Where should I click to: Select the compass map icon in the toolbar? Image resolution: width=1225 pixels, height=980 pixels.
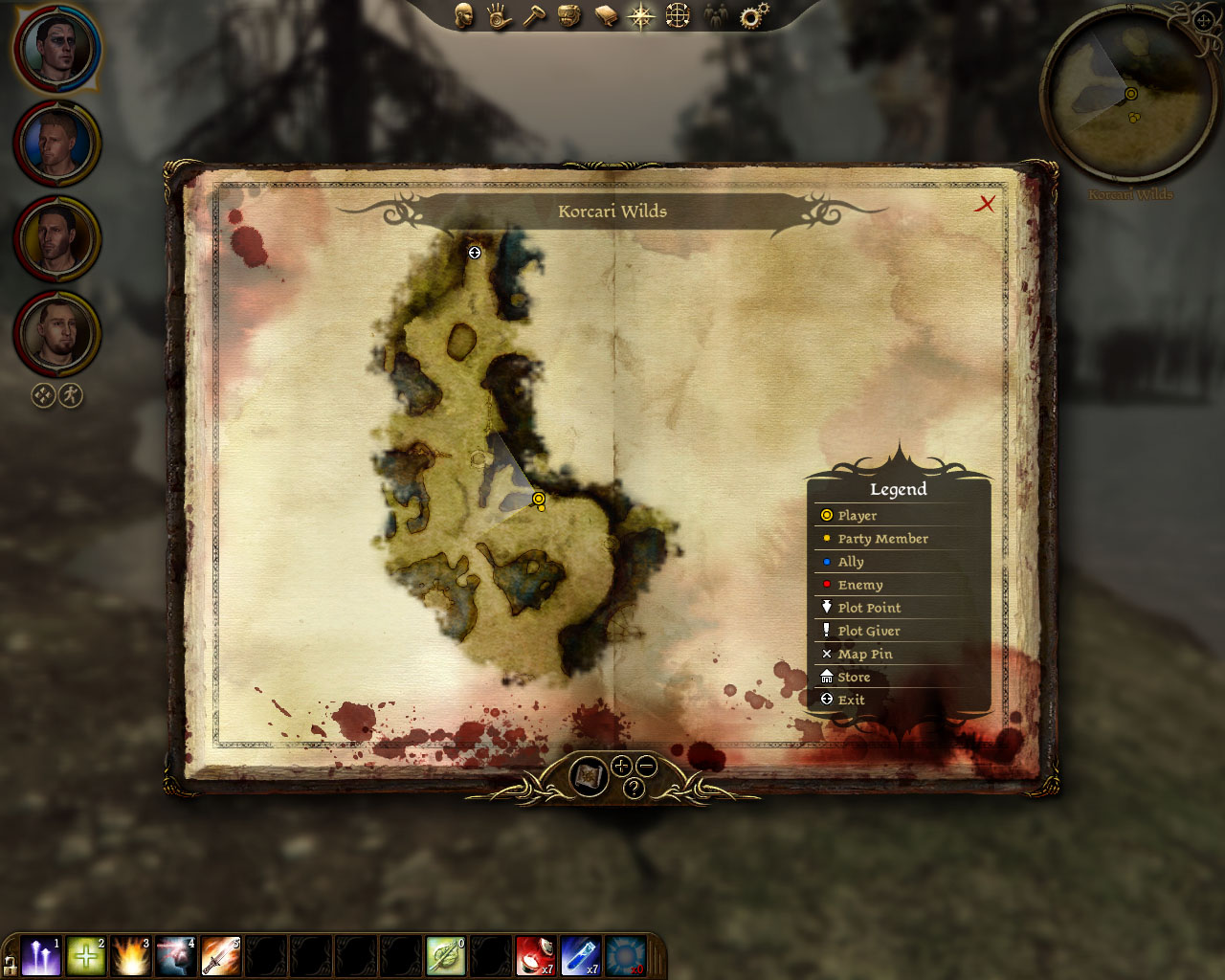(x=639, y=16)
